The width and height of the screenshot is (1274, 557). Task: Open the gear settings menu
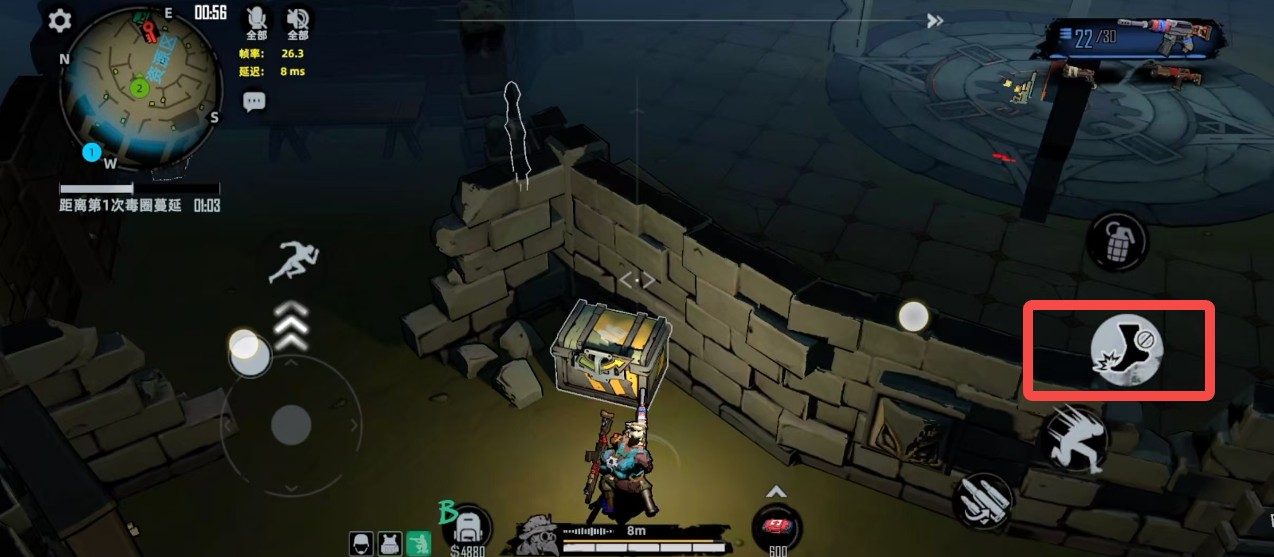(60, 20)
